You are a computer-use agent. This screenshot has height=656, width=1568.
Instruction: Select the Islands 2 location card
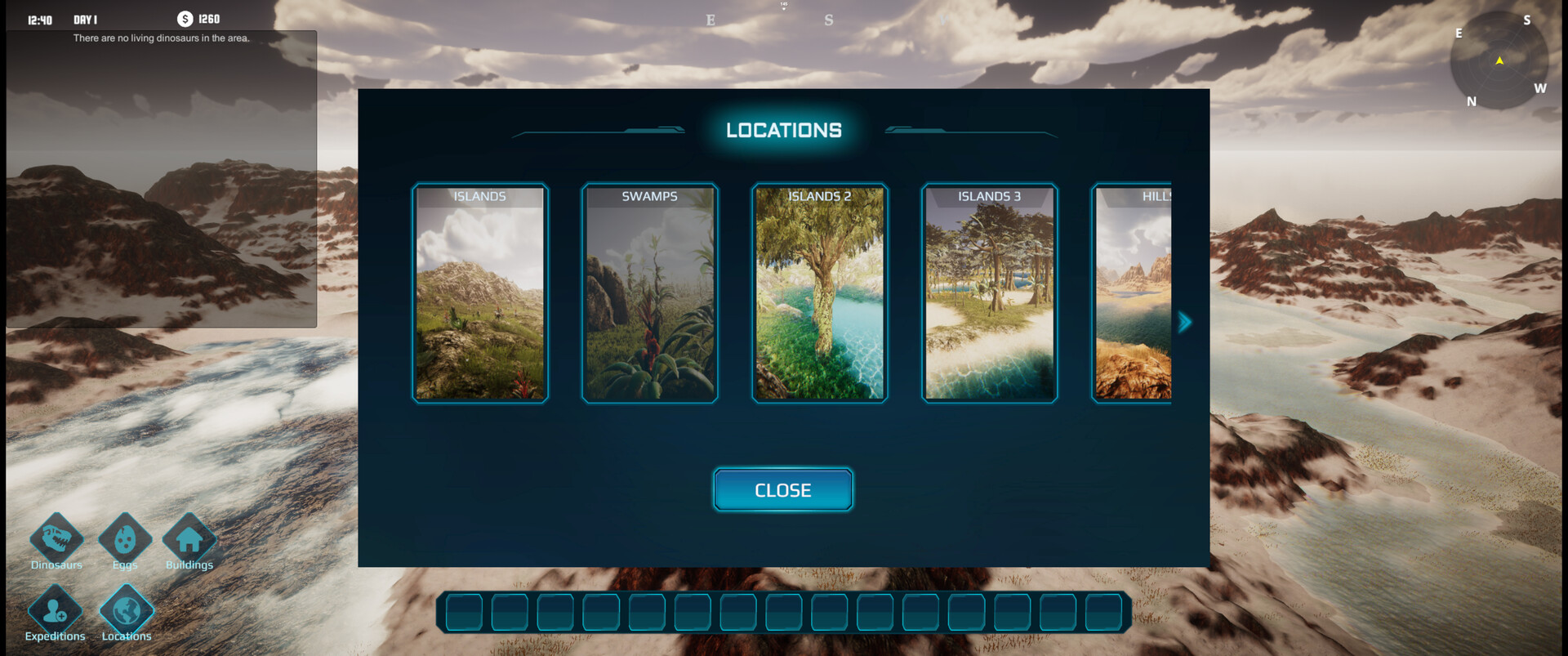pyautogui.click(x=819, y=292)
